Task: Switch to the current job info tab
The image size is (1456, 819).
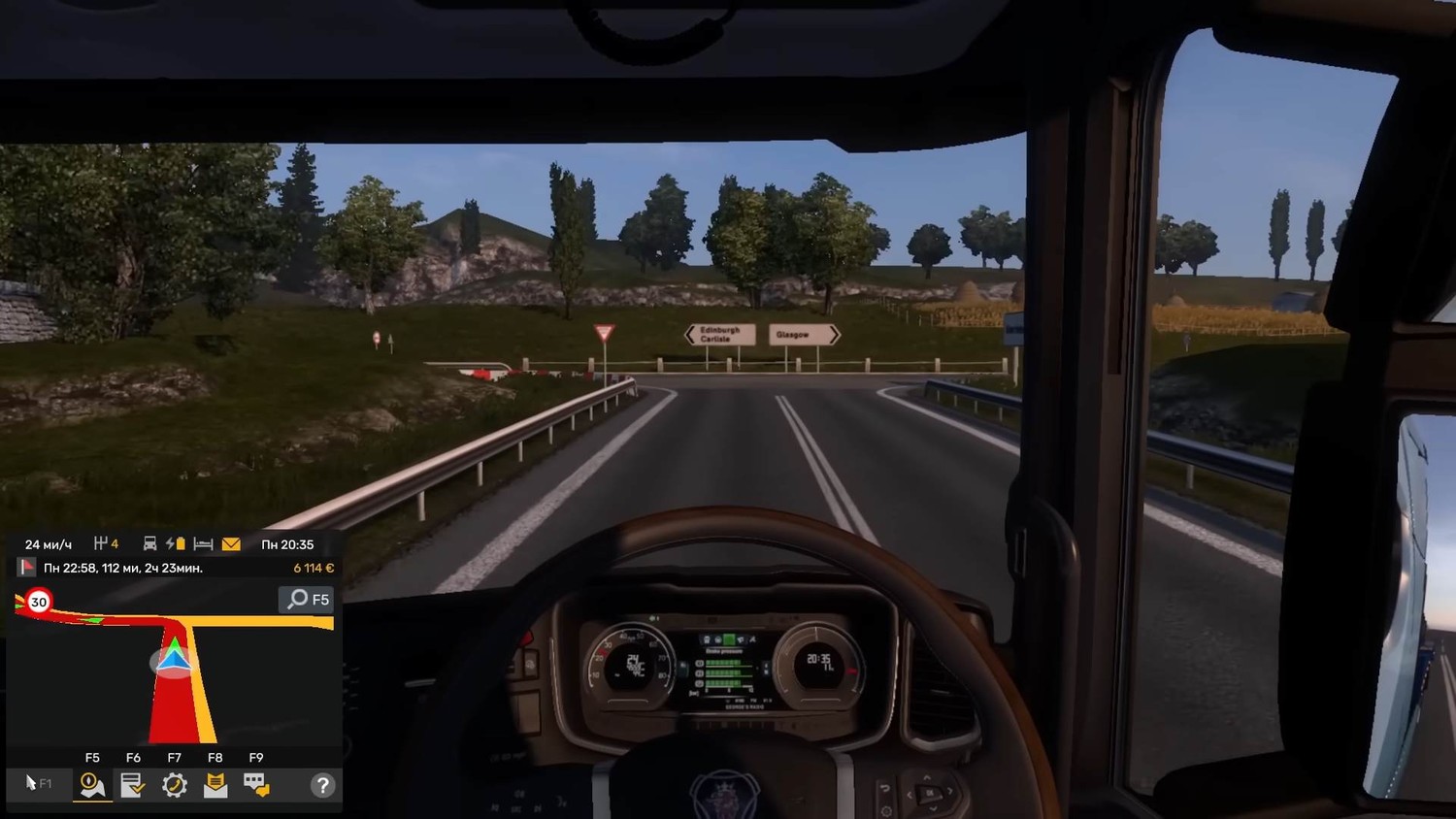Action: pos(133,785)
